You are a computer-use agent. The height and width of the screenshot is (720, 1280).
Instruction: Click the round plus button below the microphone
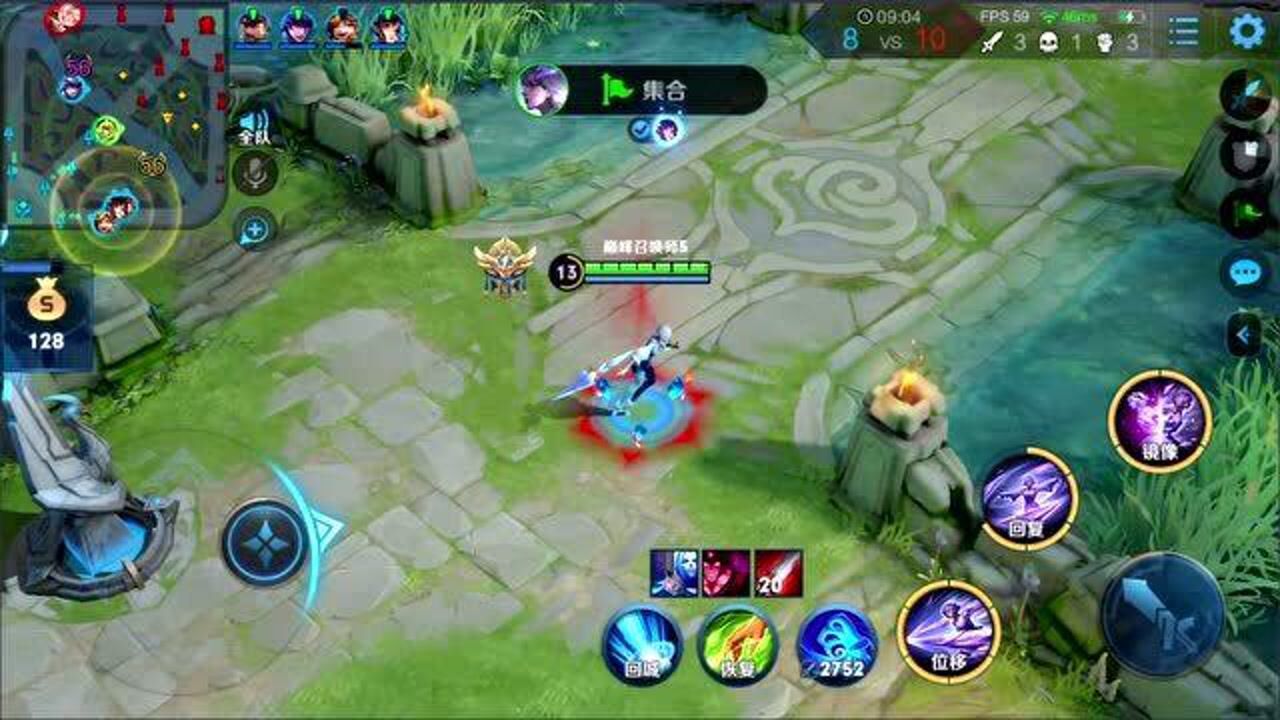(x=255, y=229)
